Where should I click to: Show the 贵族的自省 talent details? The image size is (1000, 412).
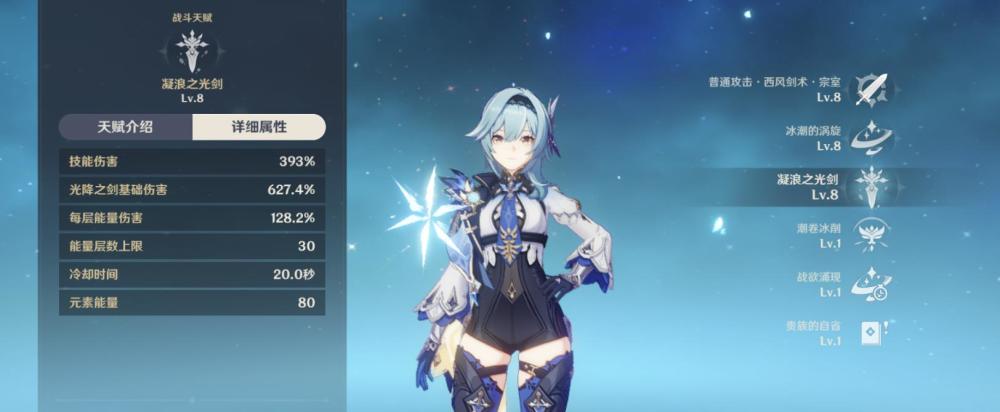coord(870,333)
